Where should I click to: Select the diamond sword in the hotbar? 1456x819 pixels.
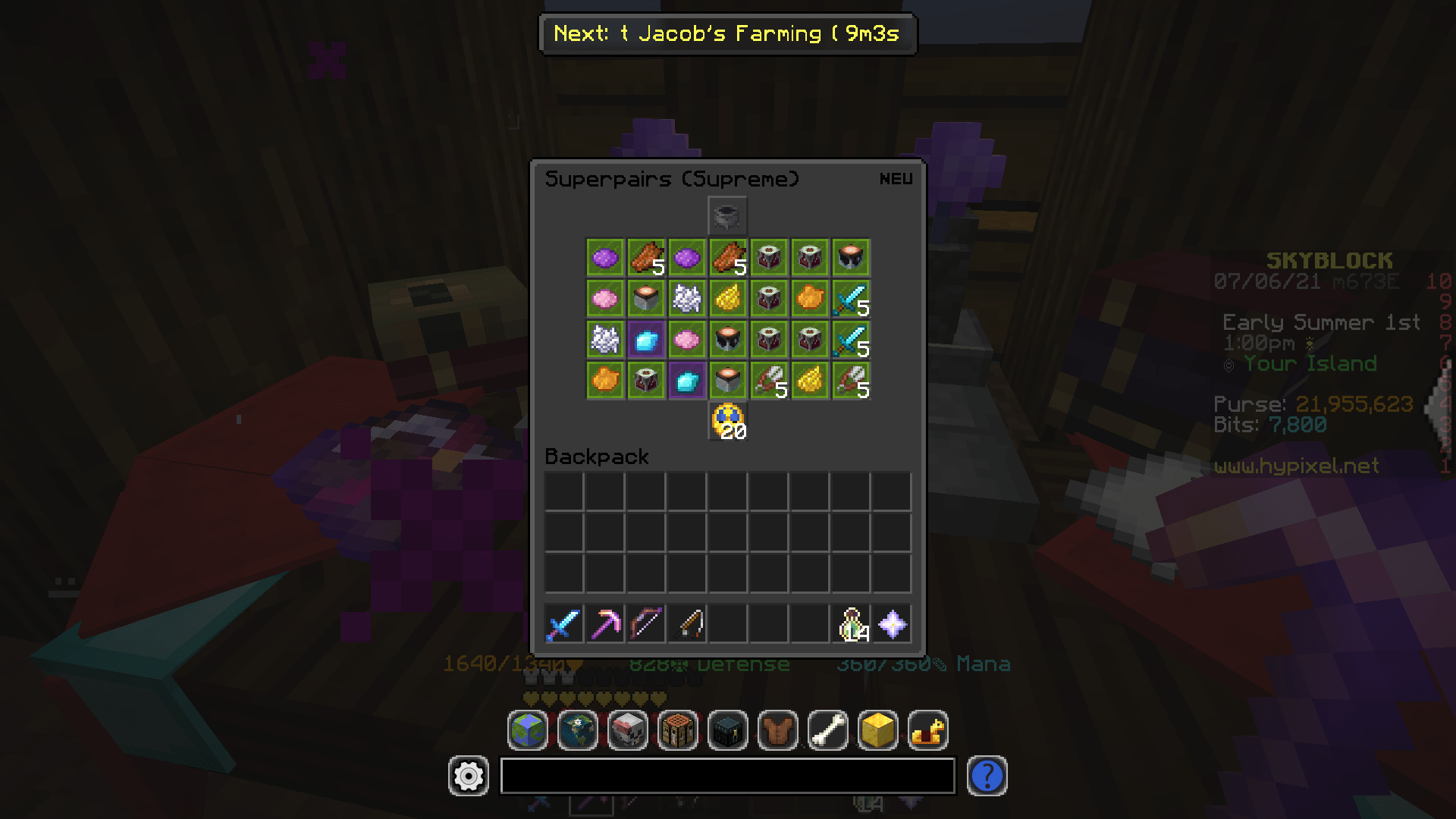tap(565, 623)
